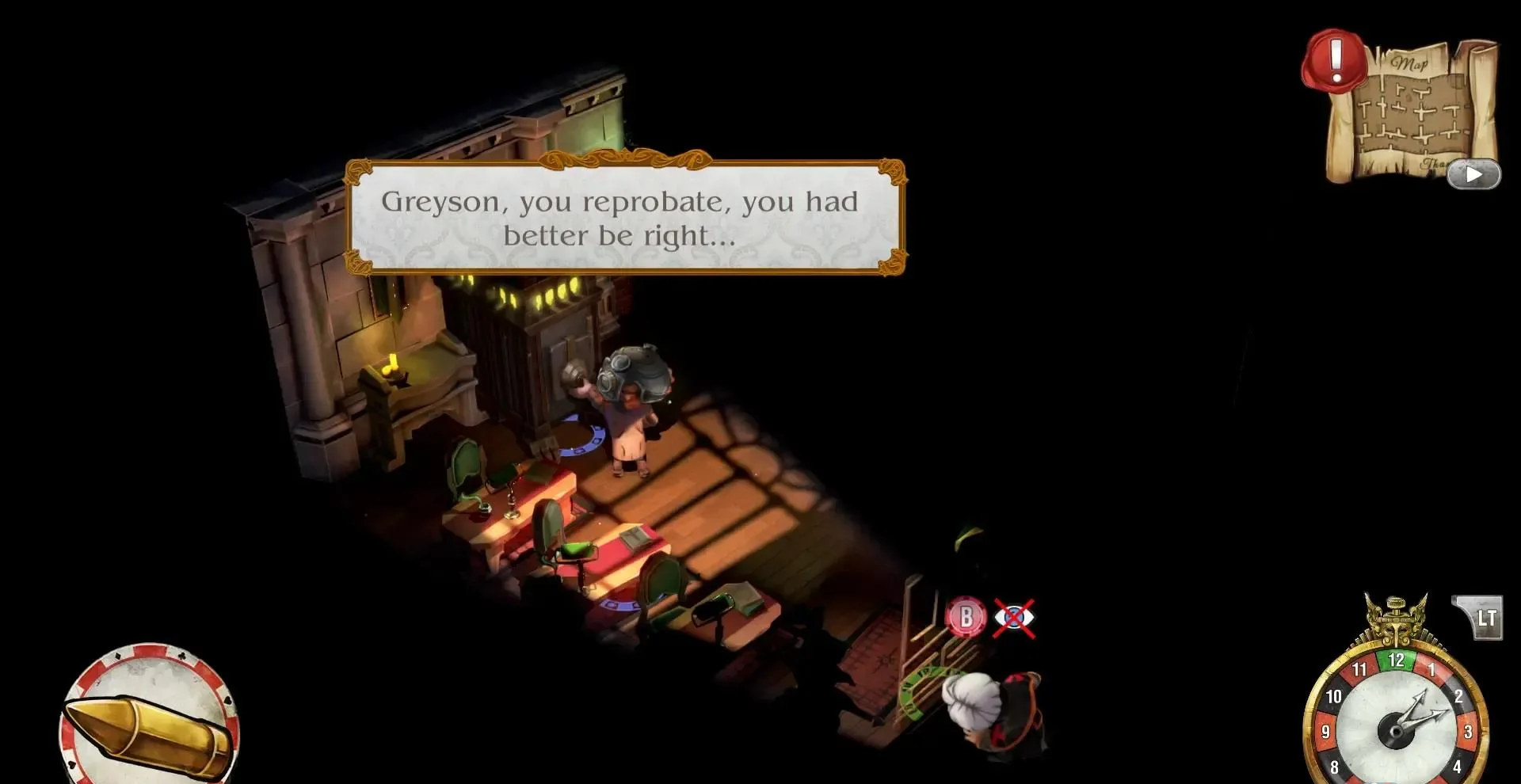This screenshot has width=1521, height=784.
Task: Advance the Greyson dialogue box
Action: tap(626, 217)
